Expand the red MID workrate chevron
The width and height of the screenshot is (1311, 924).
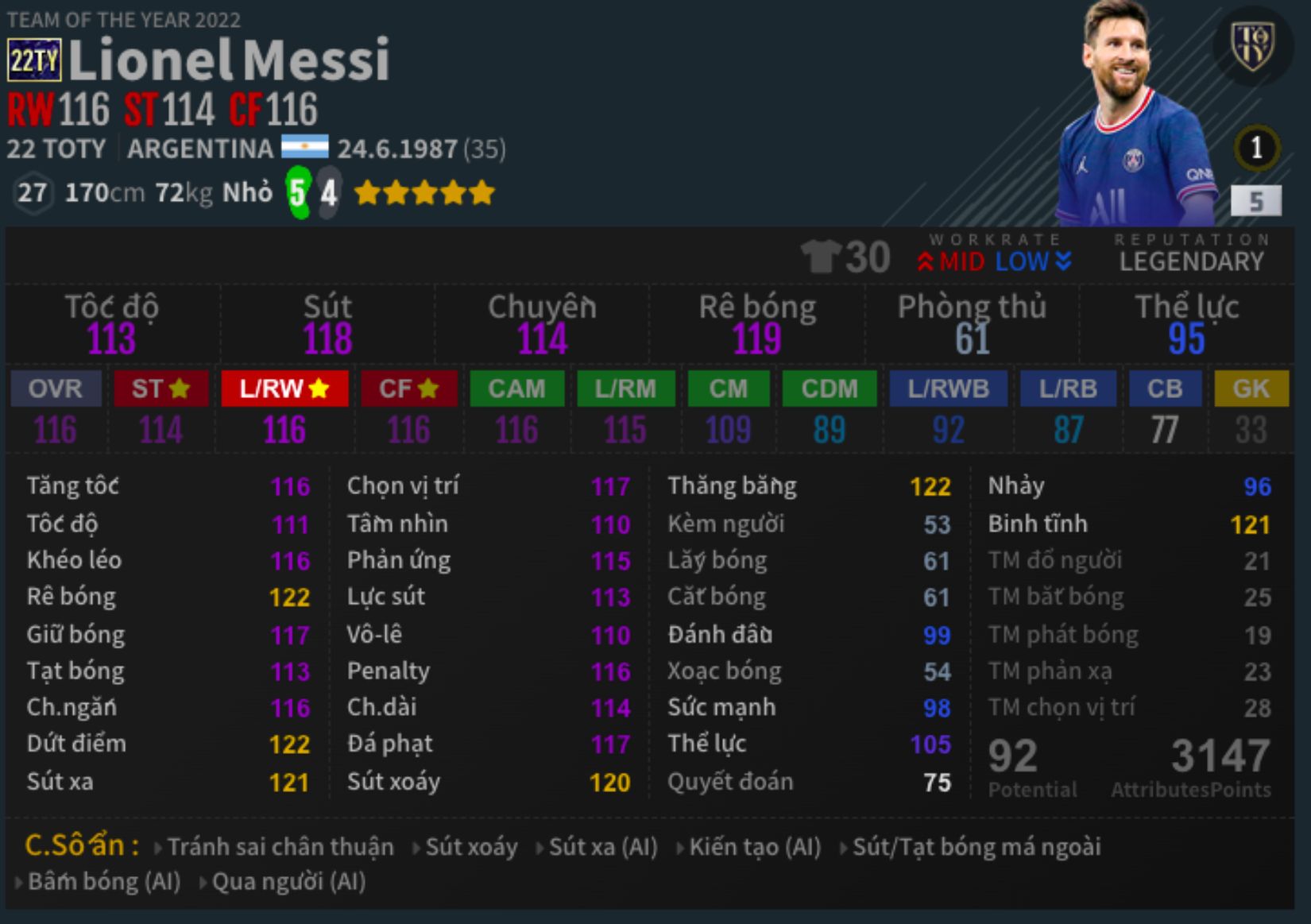(926, 261)
